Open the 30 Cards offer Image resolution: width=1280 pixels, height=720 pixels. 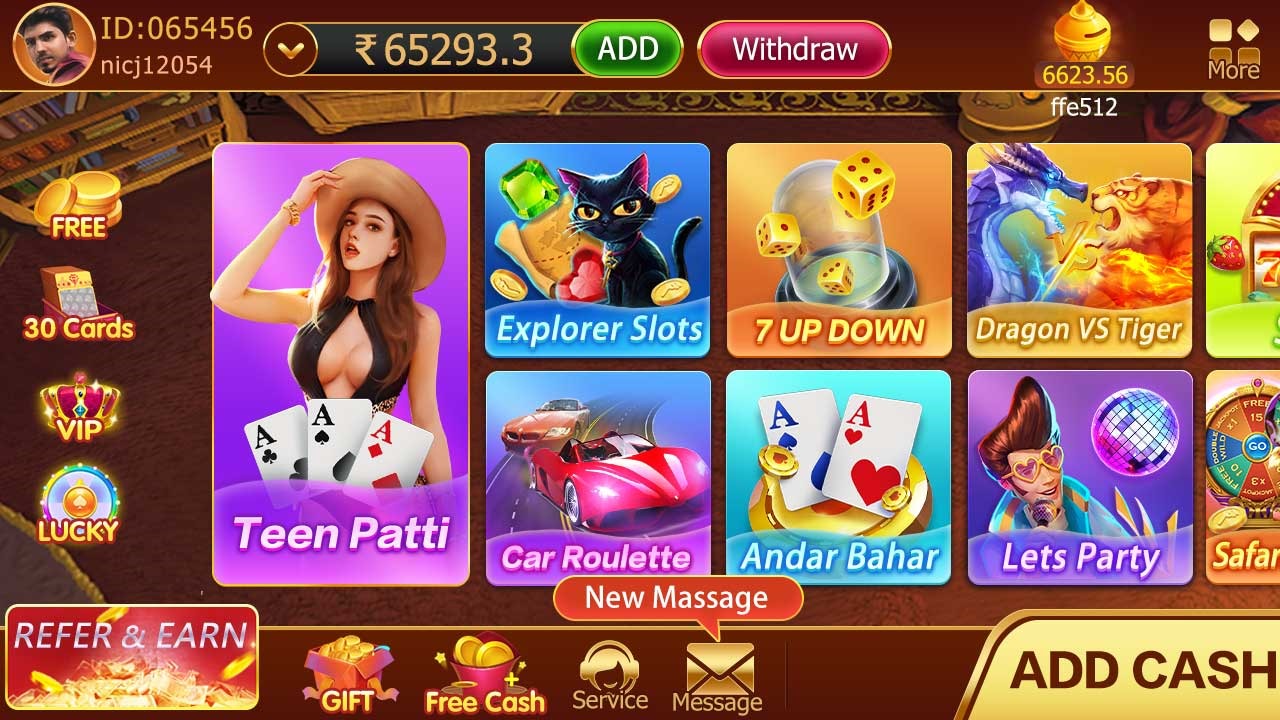click(x=78, y=304)
